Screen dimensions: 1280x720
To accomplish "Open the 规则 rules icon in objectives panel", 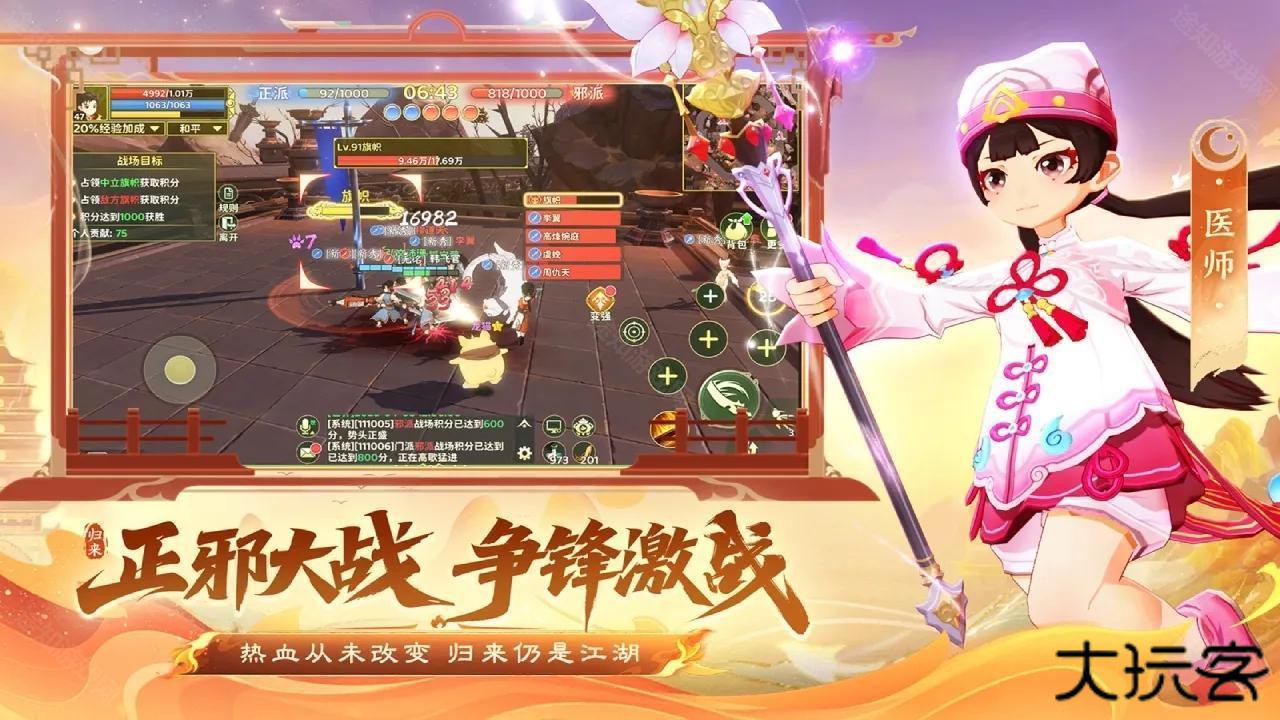I will coord(227,195).
